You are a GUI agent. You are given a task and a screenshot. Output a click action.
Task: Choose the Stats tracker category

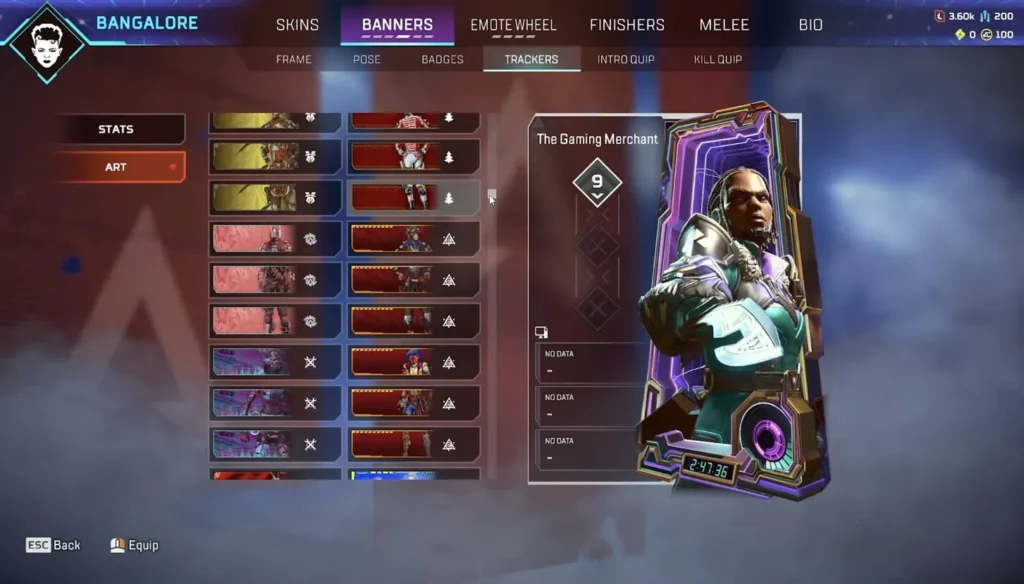117,129
